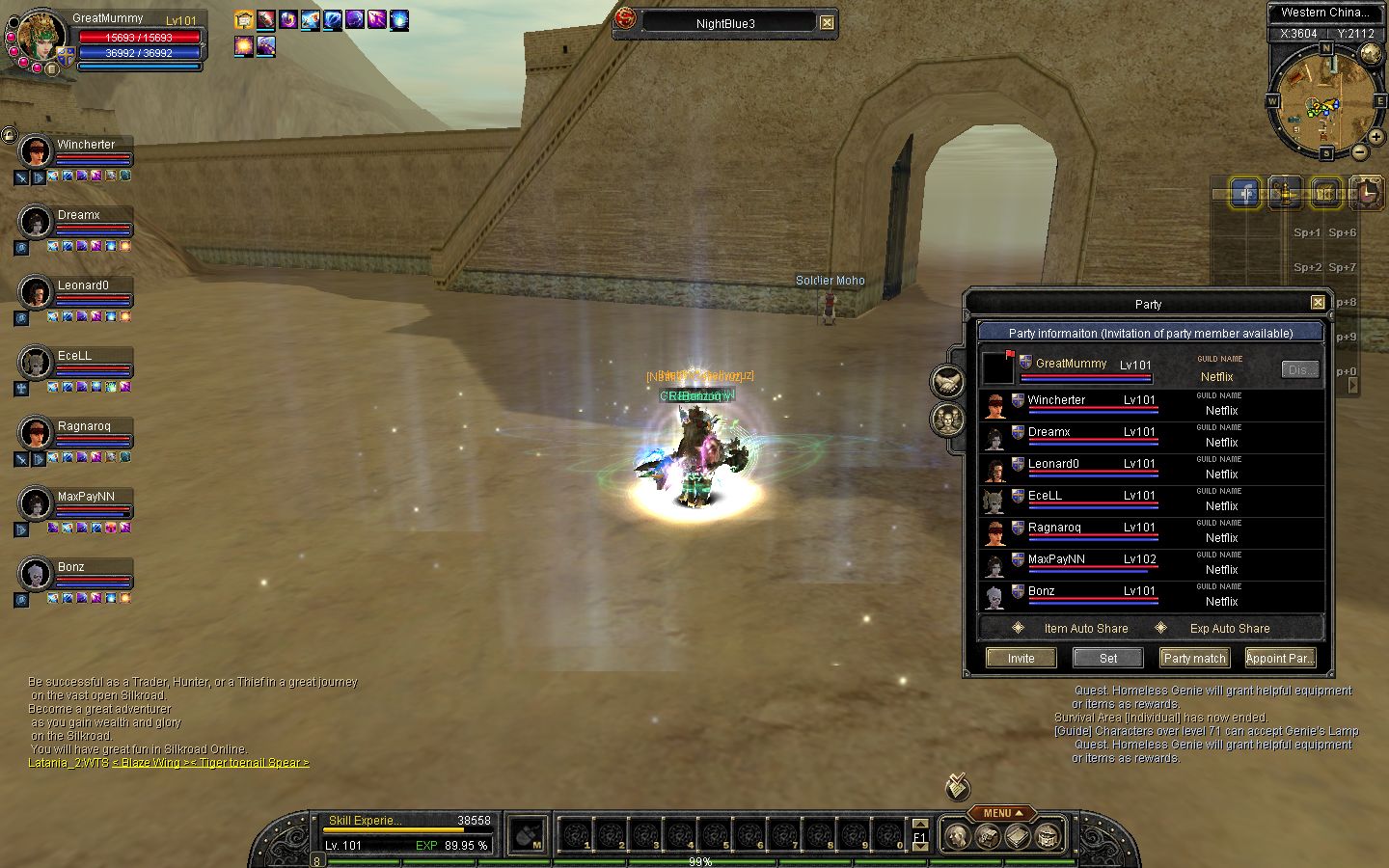Viewport: 1389px width, 868px height.
Task: Select Dreamx's party frame on the left
Action: pyautogui.click(x=77, y=224)
